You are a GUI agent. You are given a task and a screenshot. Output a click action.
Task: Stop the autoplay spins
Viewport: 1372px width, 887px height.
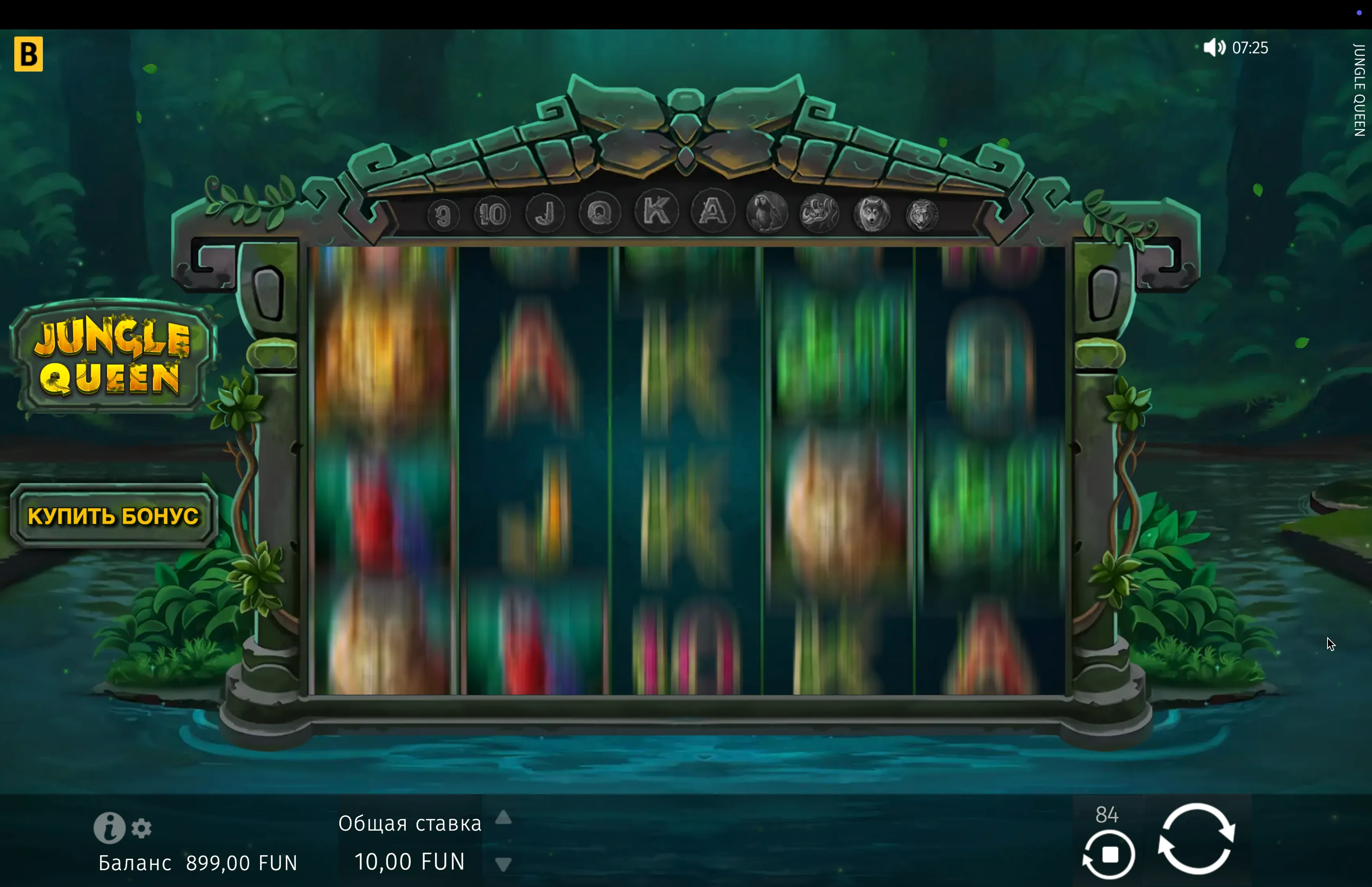[x=1109, y=854]
